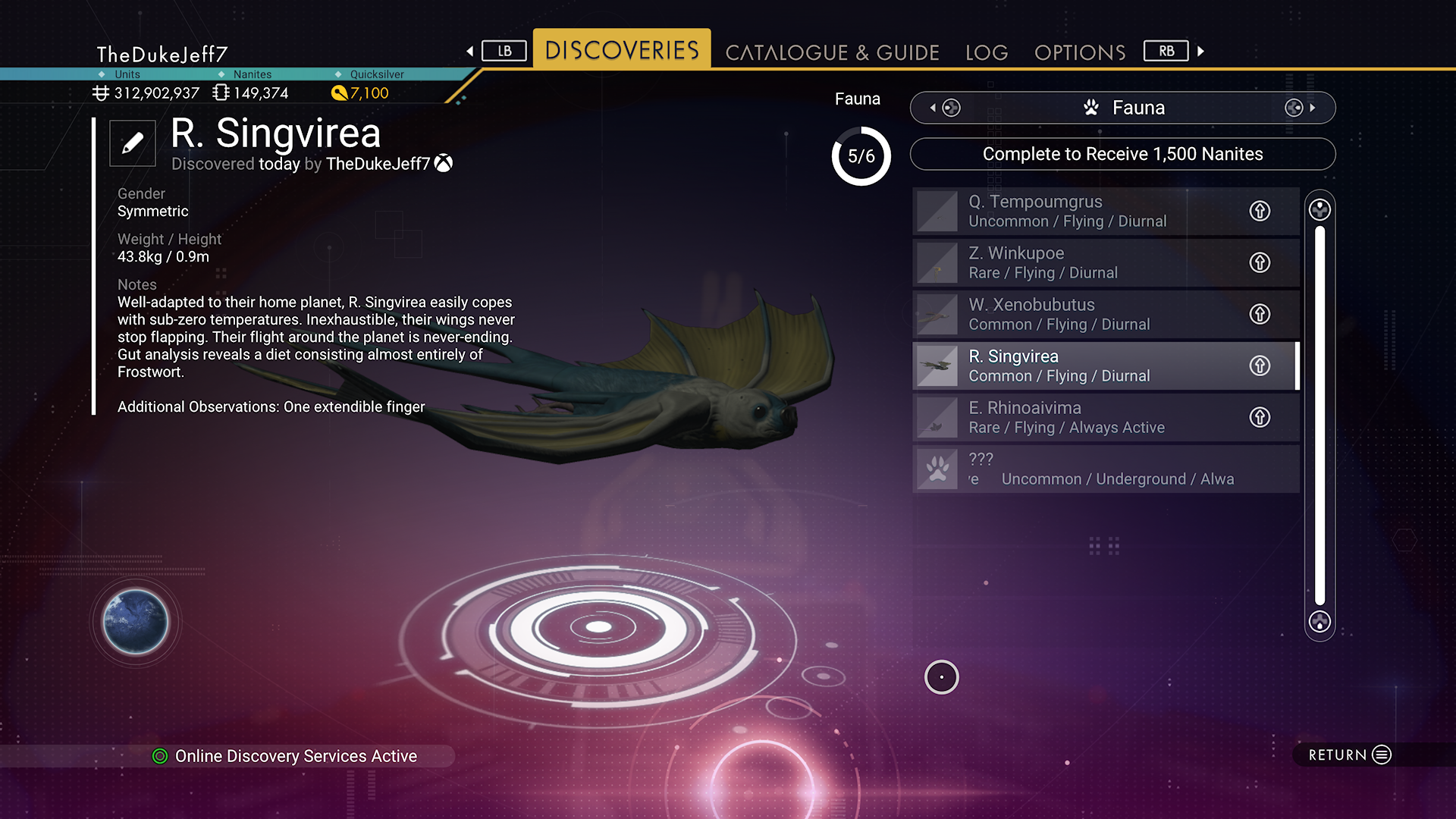Screen dimensions: 1456x819
Task: Show the next discovery category with right arrow
Action: click(x=1312, y=108)
